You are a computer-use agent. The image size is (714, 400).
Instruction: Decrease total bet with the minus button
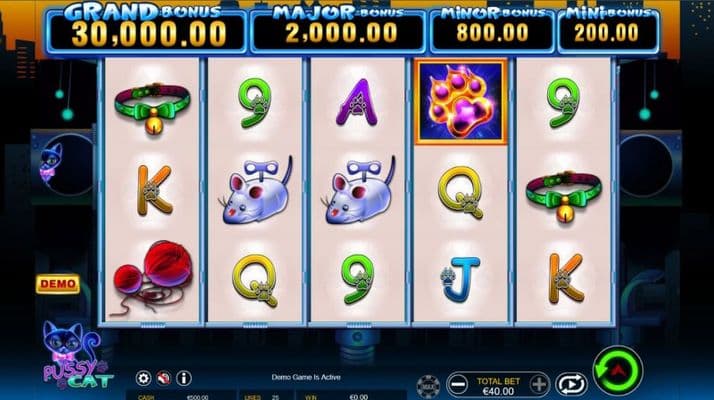click(x=457, y=383)
